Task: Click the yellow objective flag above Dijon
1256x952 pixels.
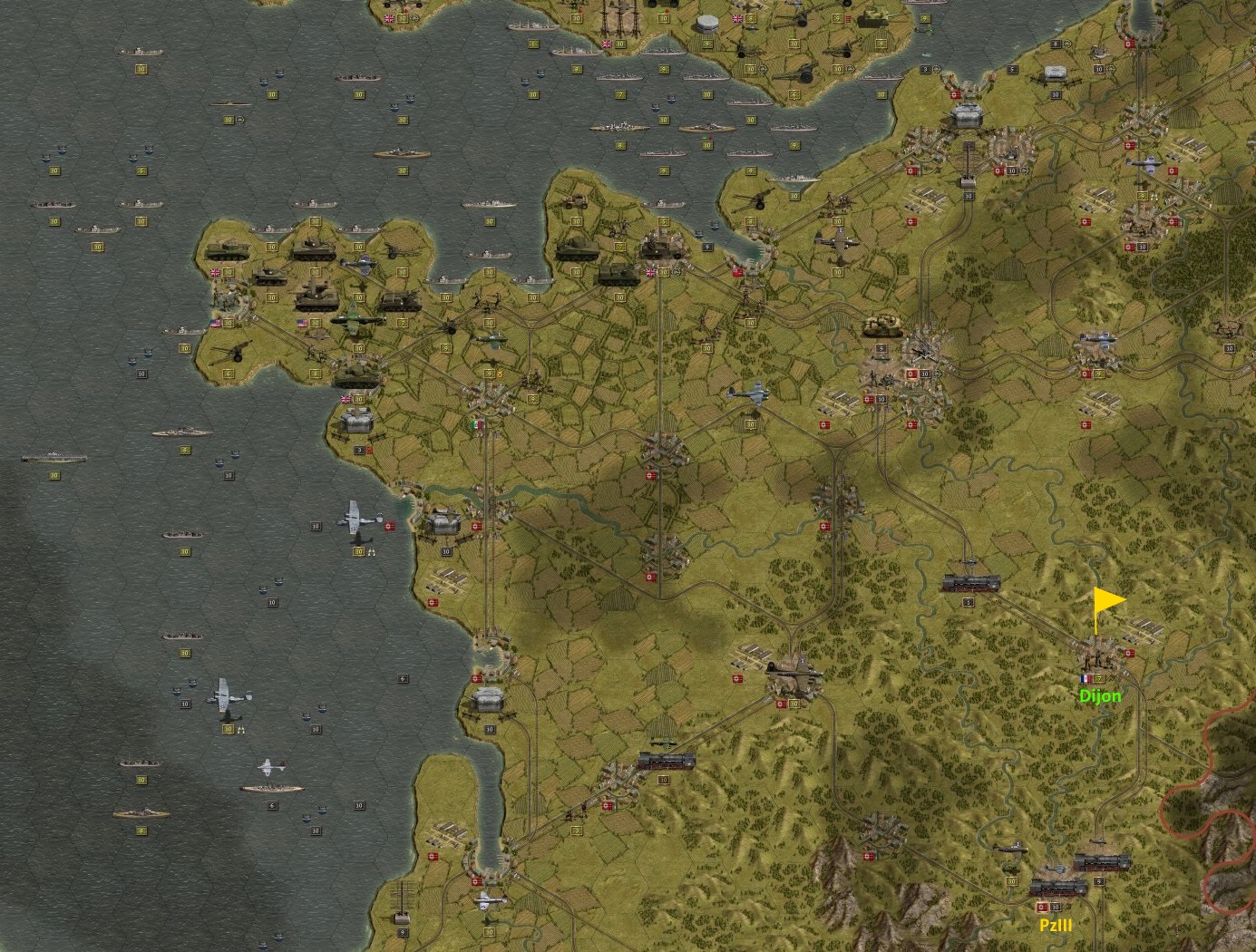Action: pos(1106,600)
